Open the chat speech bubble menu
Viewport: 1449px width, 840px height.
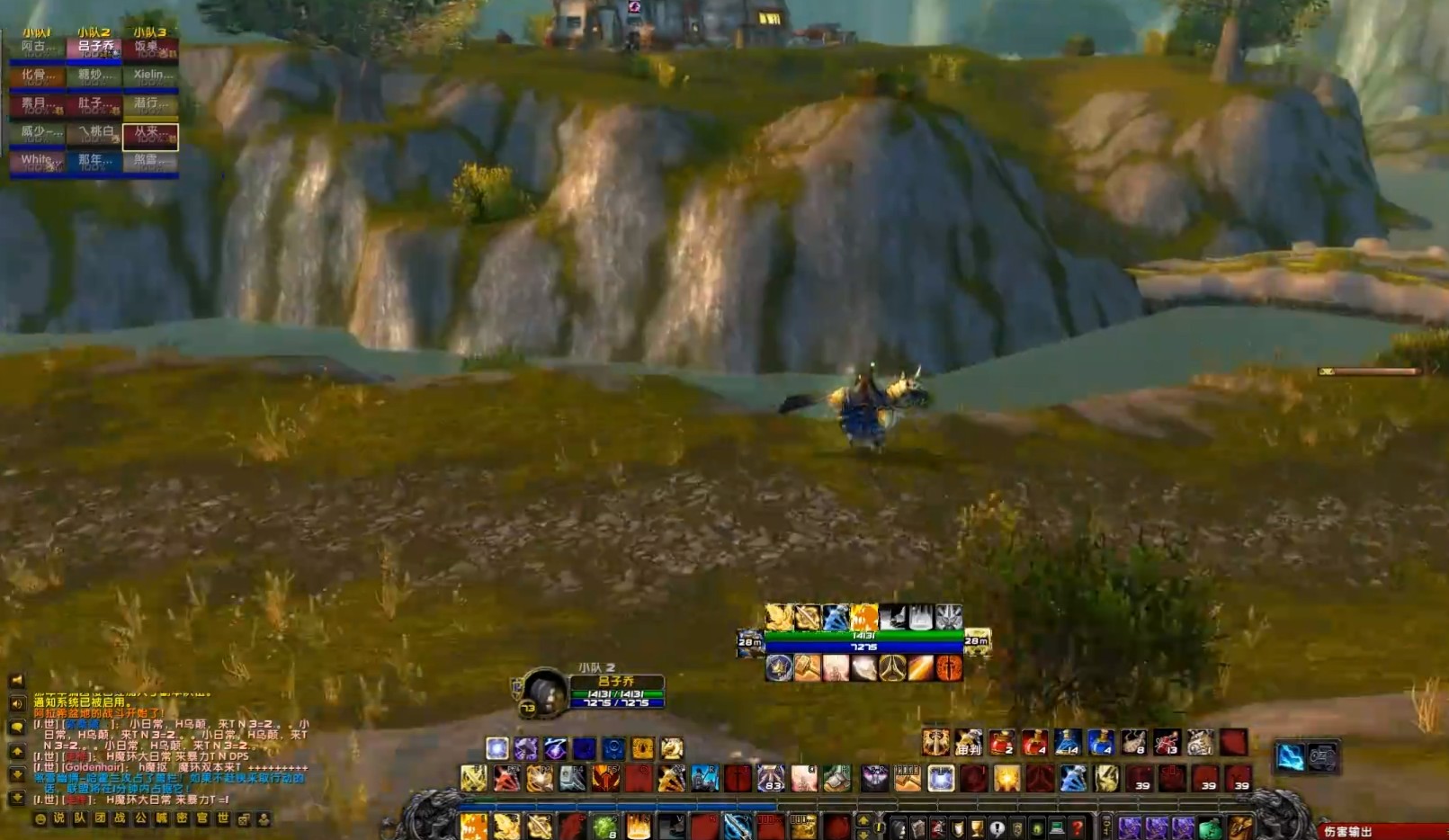16,727
